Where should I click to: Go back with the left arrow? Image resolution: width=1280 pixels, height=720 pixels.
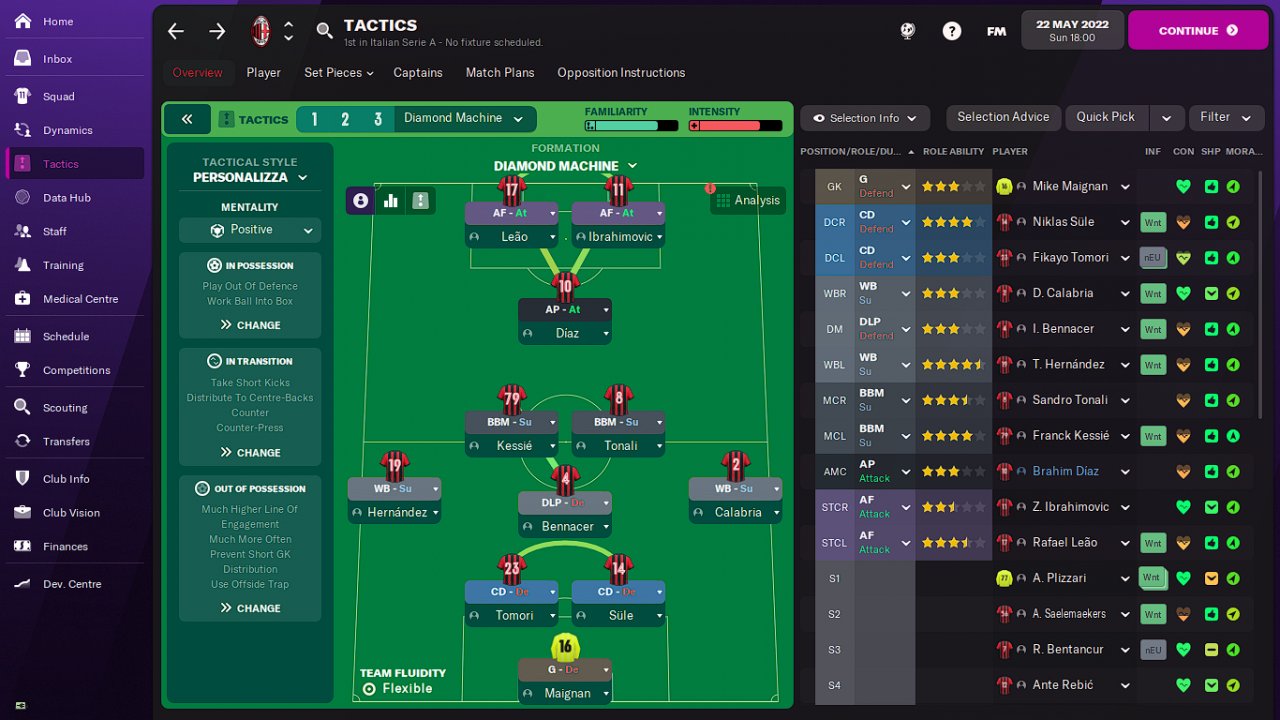[176, 31]
